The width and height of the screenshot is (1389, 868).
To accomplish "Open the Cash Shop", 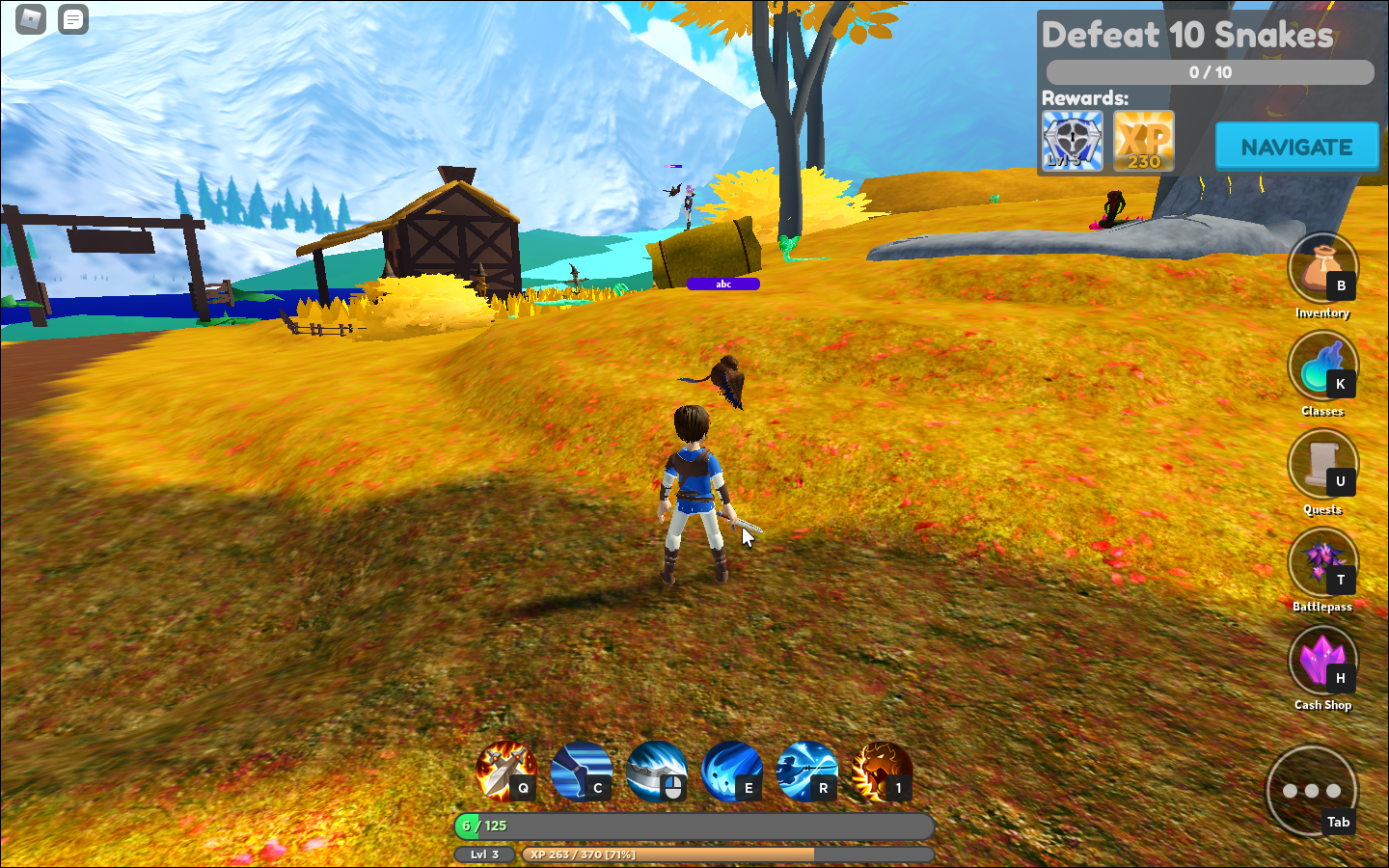I will click(1322, 661).
